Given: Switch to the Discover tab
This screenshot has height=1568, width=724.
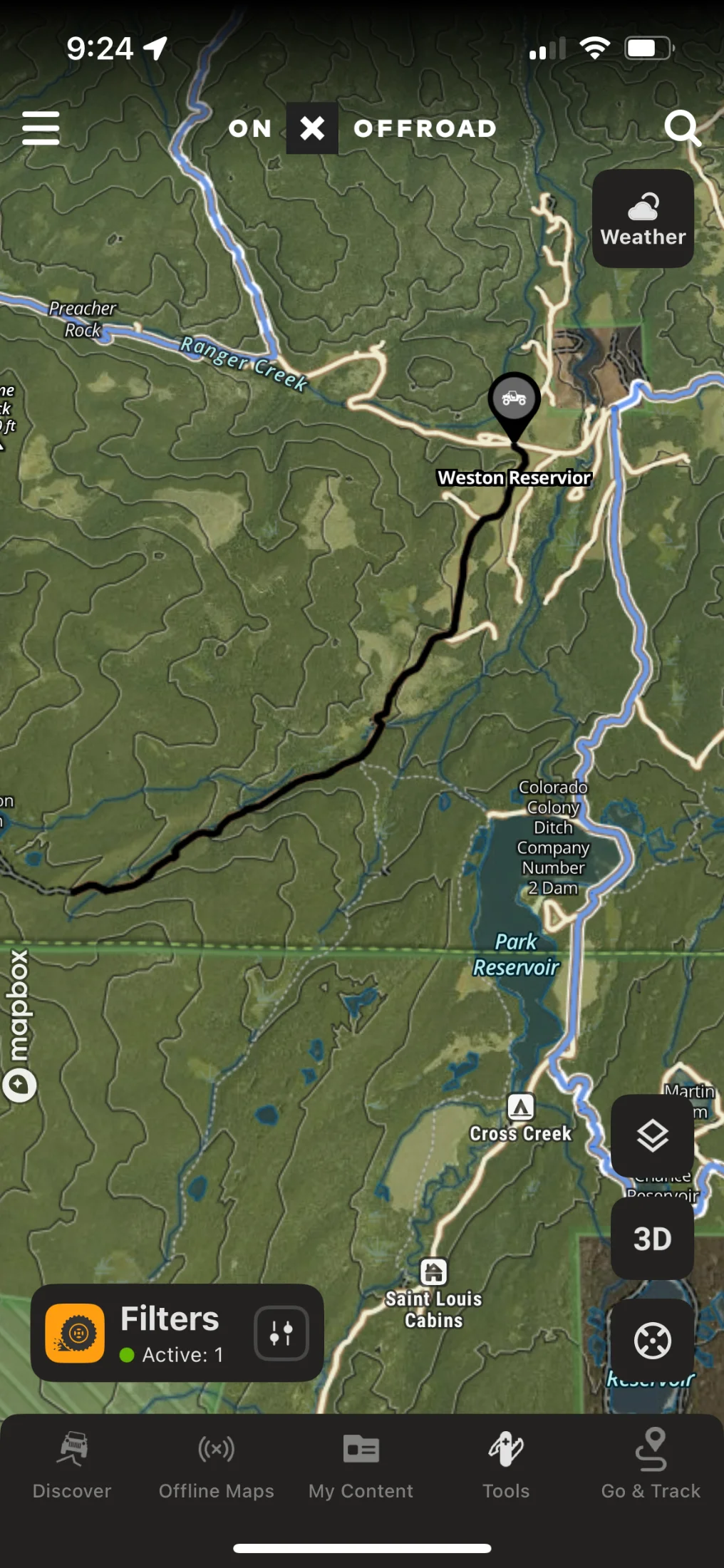Looking at the screenshot, I should [x=72, y=1465].
